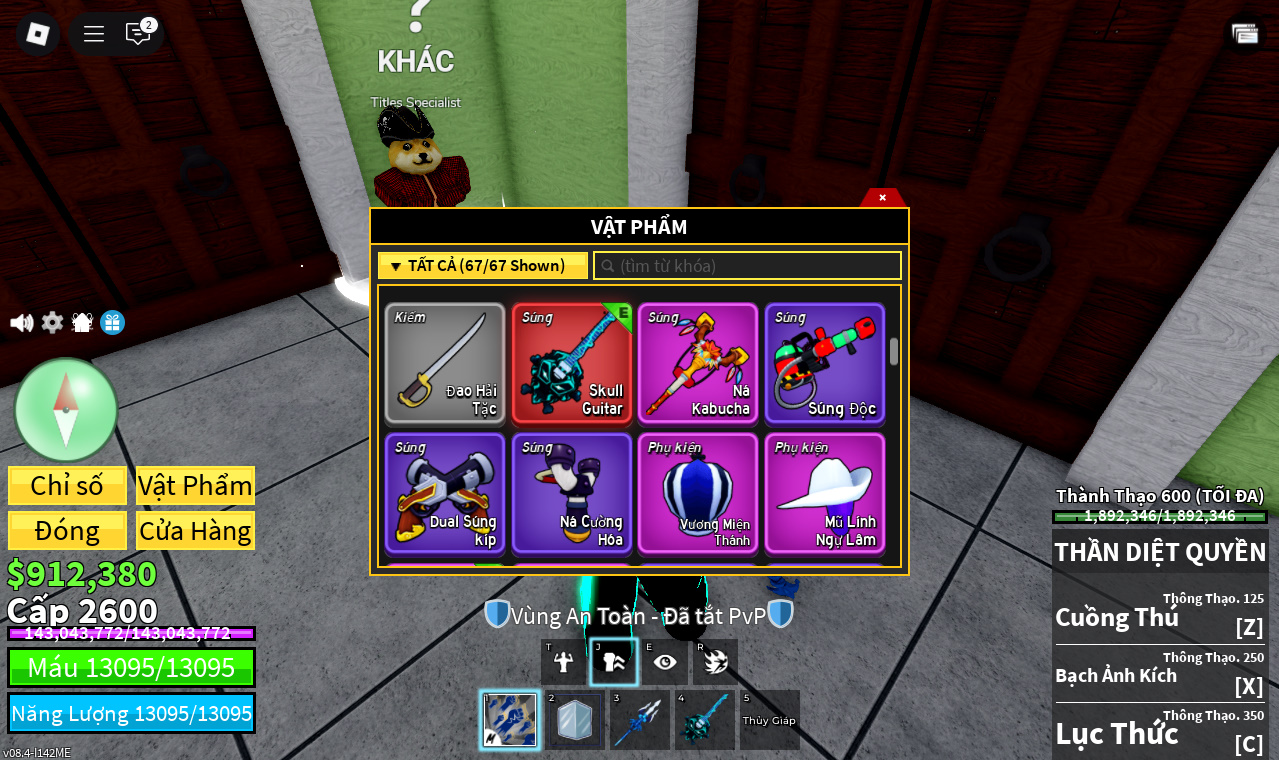Pick the Ná Kabucha gun
The image size is (1279, 760).
click(698, 364)
